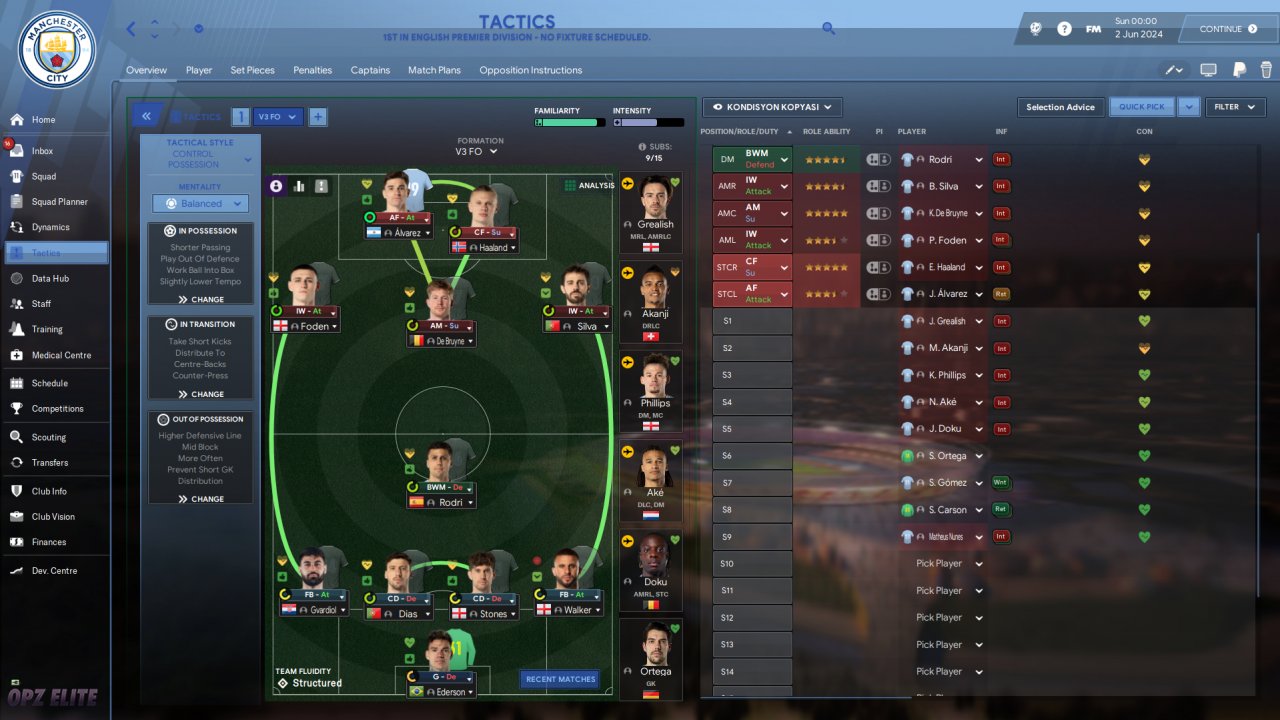The image size is (1280, 720).
Task: View Recent Matches
Action: (x=560, y=679)
